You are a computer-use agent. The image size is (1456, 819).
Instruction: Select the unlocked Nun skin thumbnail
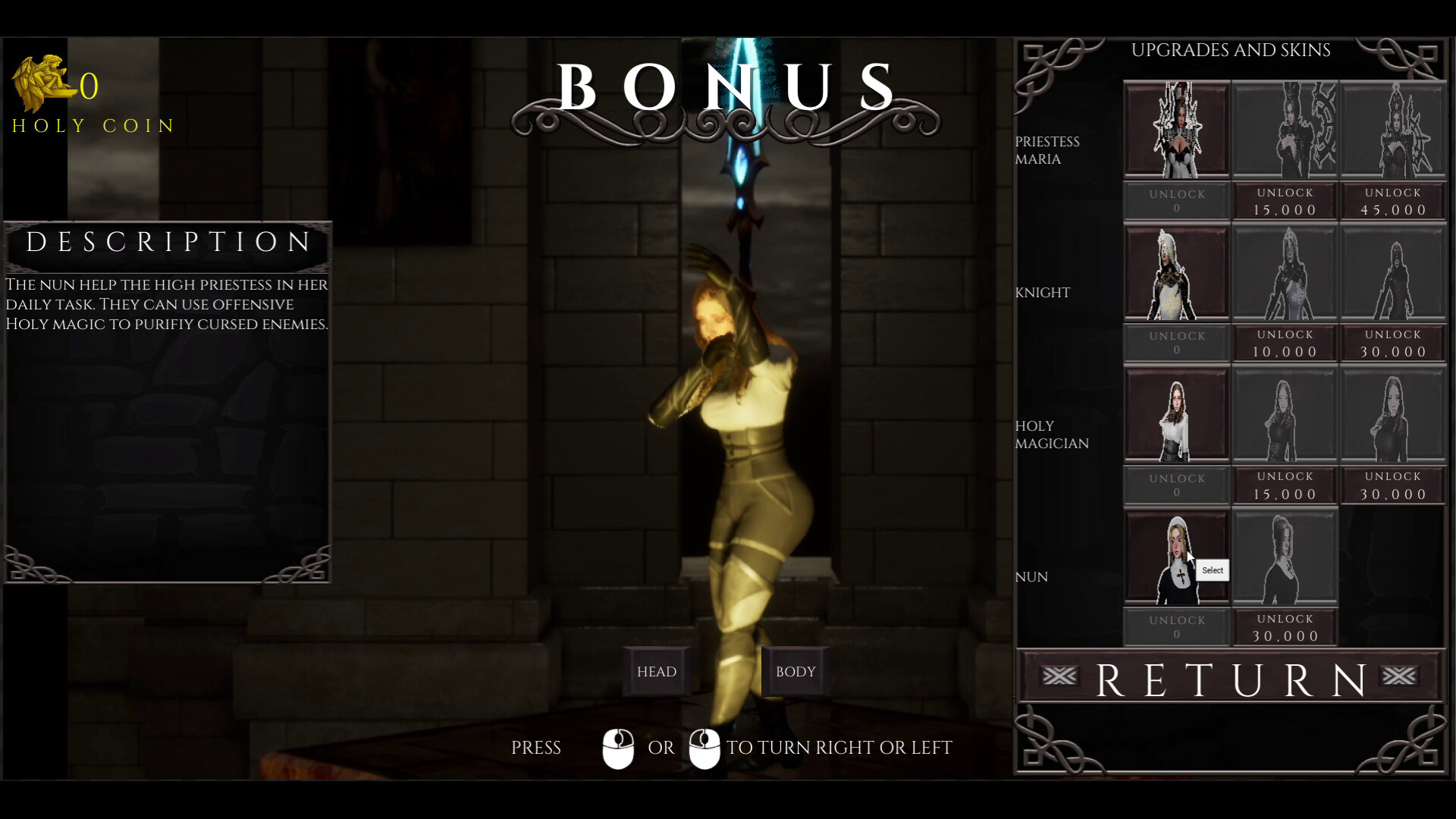tap(1176, 558)
